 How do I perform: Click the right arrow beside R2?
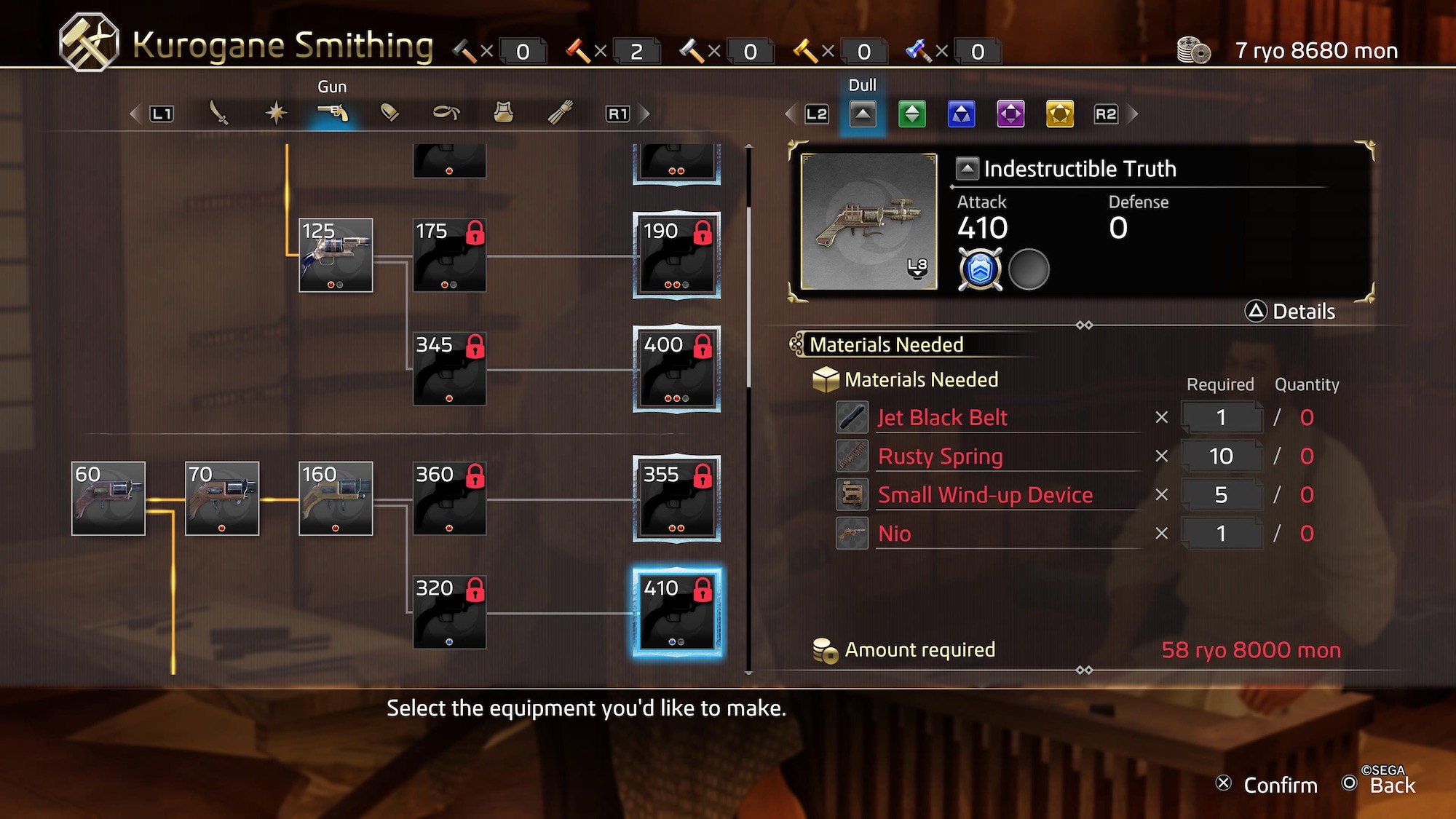click(x=1132, y=114)
